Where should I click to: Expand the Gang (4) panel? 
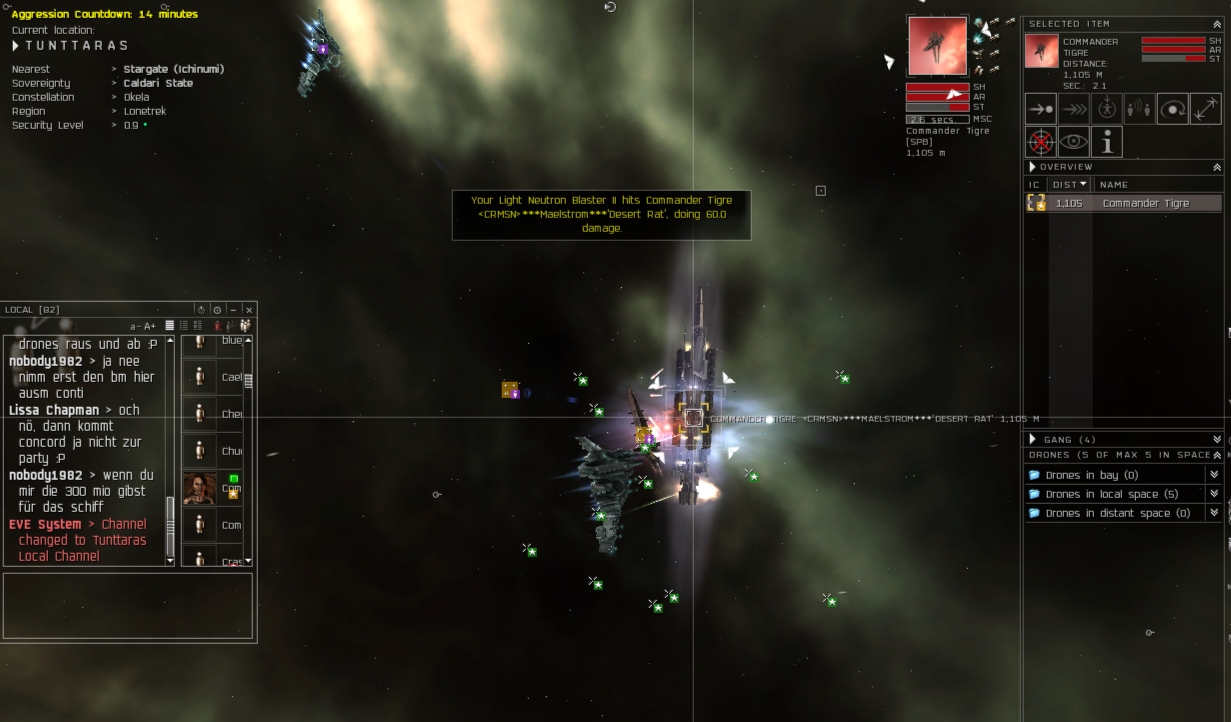1217,439
